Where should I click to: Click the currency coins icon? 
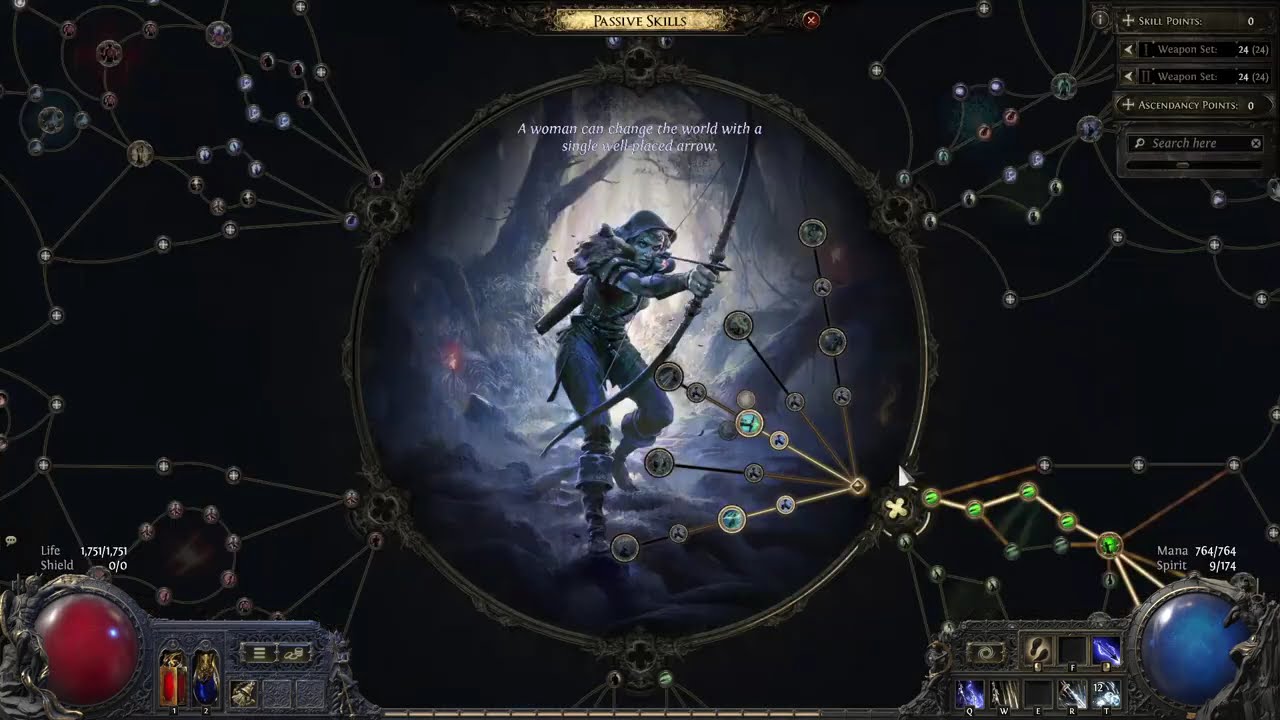[x=293, y=653]
